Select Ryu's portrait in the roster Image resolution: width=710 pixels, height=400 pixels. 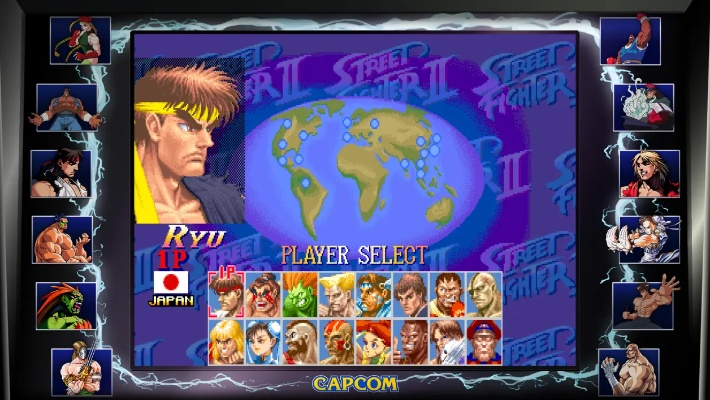click(227, 294)
